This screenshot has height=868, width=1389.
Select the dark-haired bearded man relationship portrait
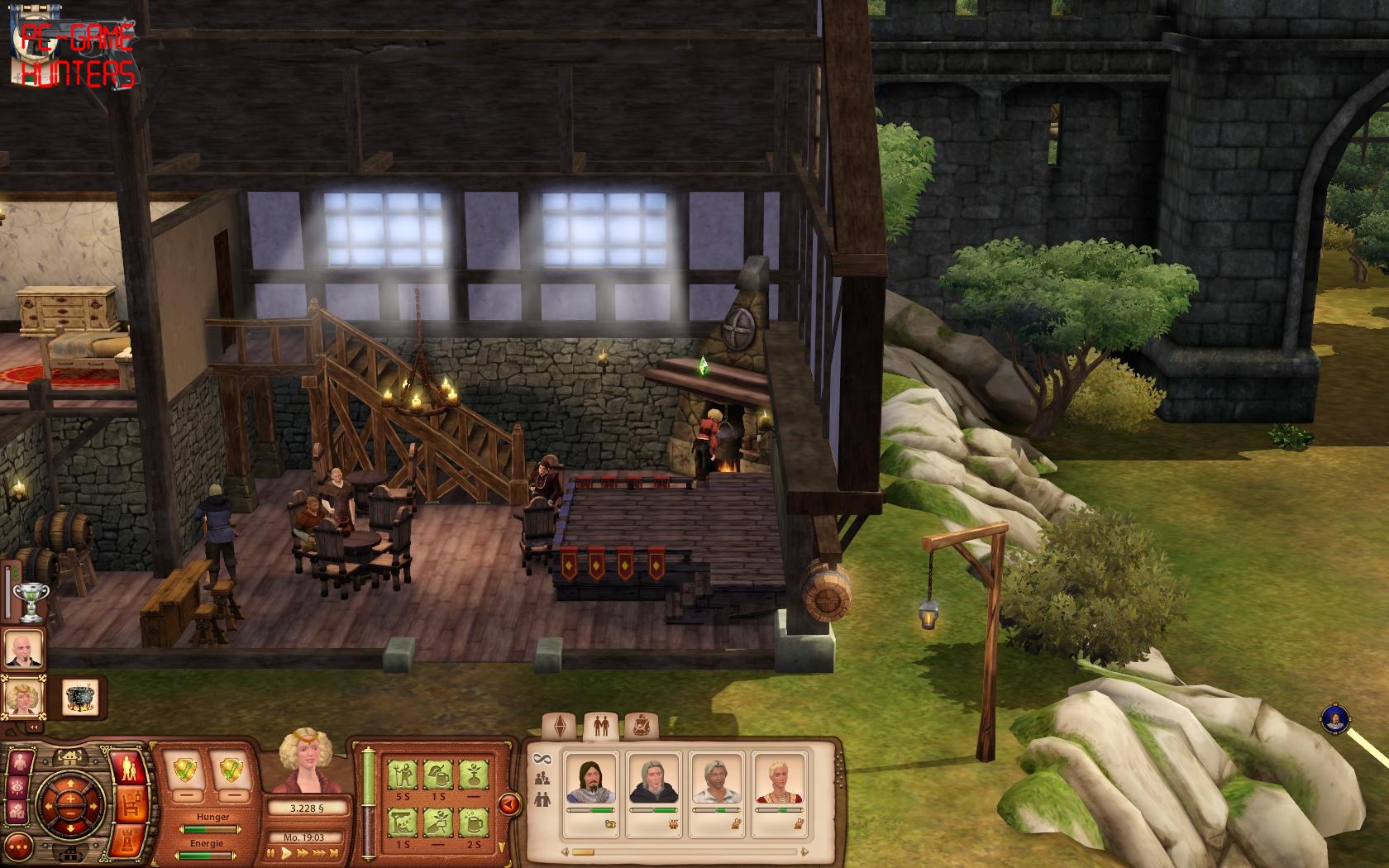coord(591,779)
